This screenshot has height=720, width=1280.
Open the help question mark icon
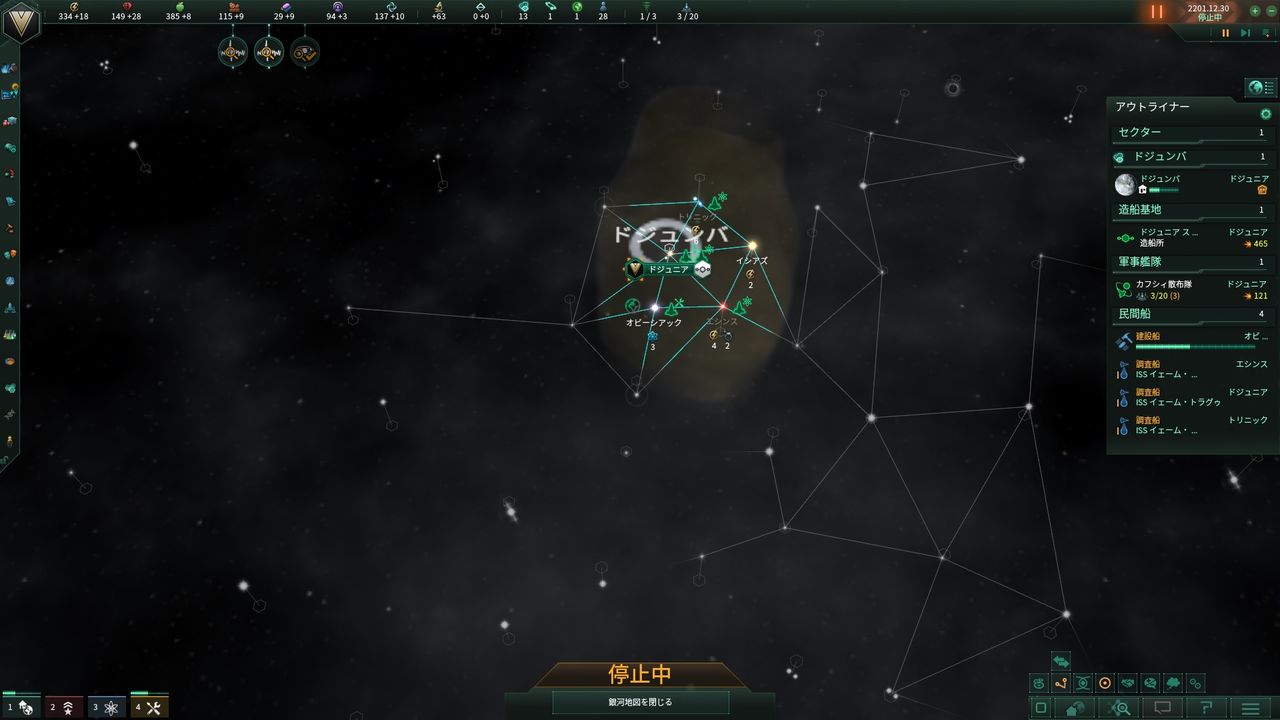coord(1206,708)
